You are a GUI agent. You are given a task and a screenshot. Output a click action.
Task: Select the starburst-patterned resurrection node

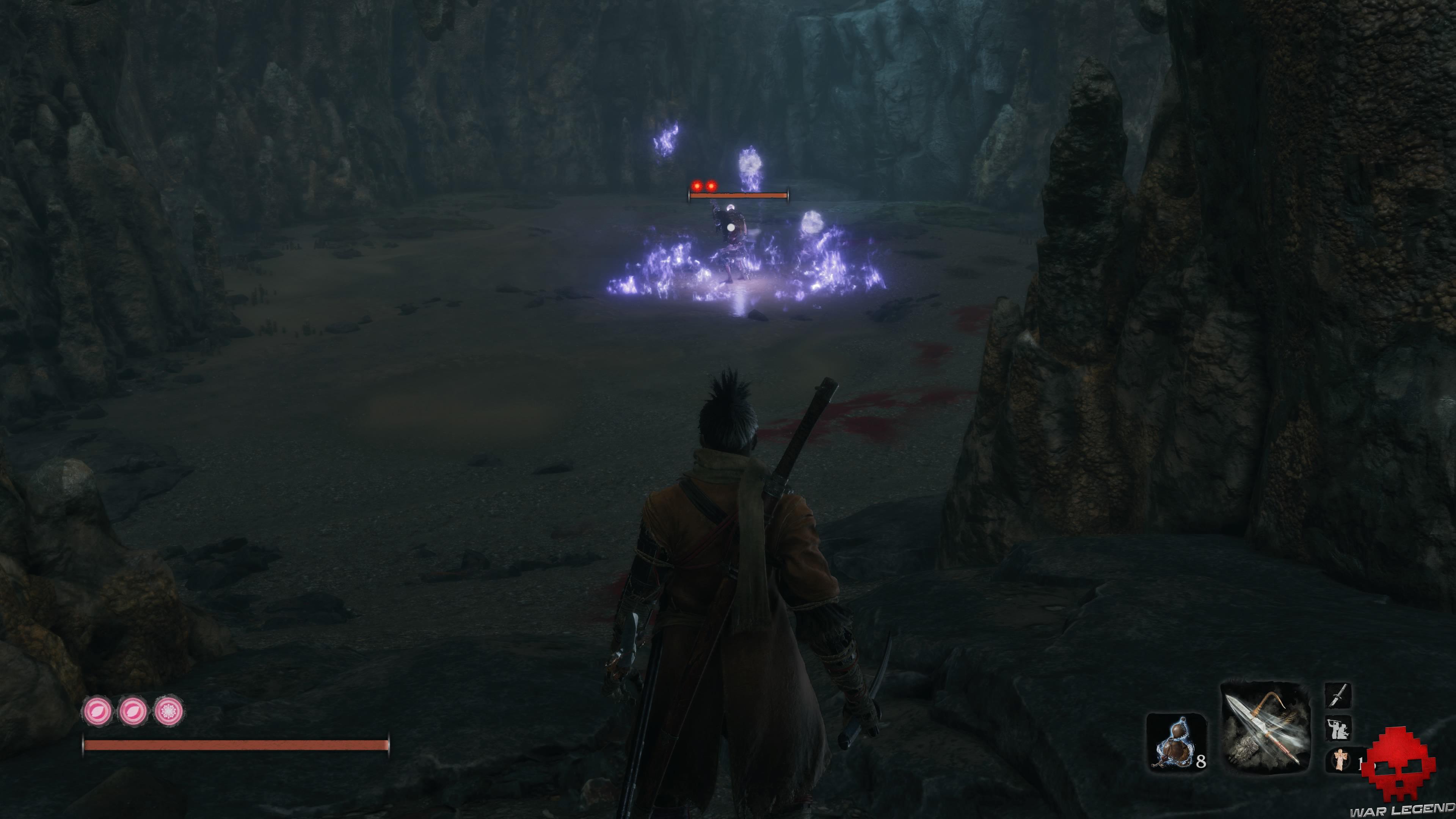(168, 711)
